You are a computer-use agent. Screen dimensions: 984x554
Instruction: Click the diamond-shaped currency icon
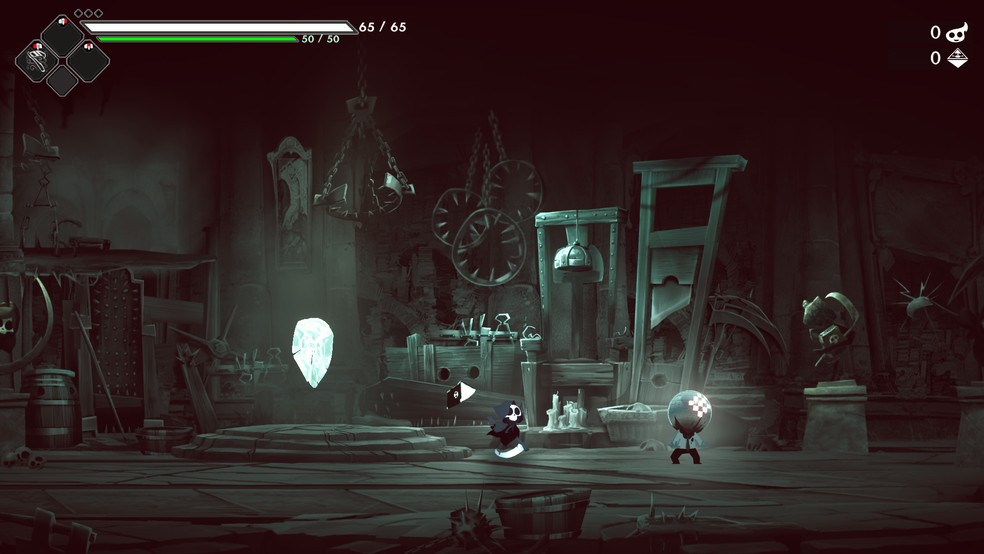tap(957, 58)
